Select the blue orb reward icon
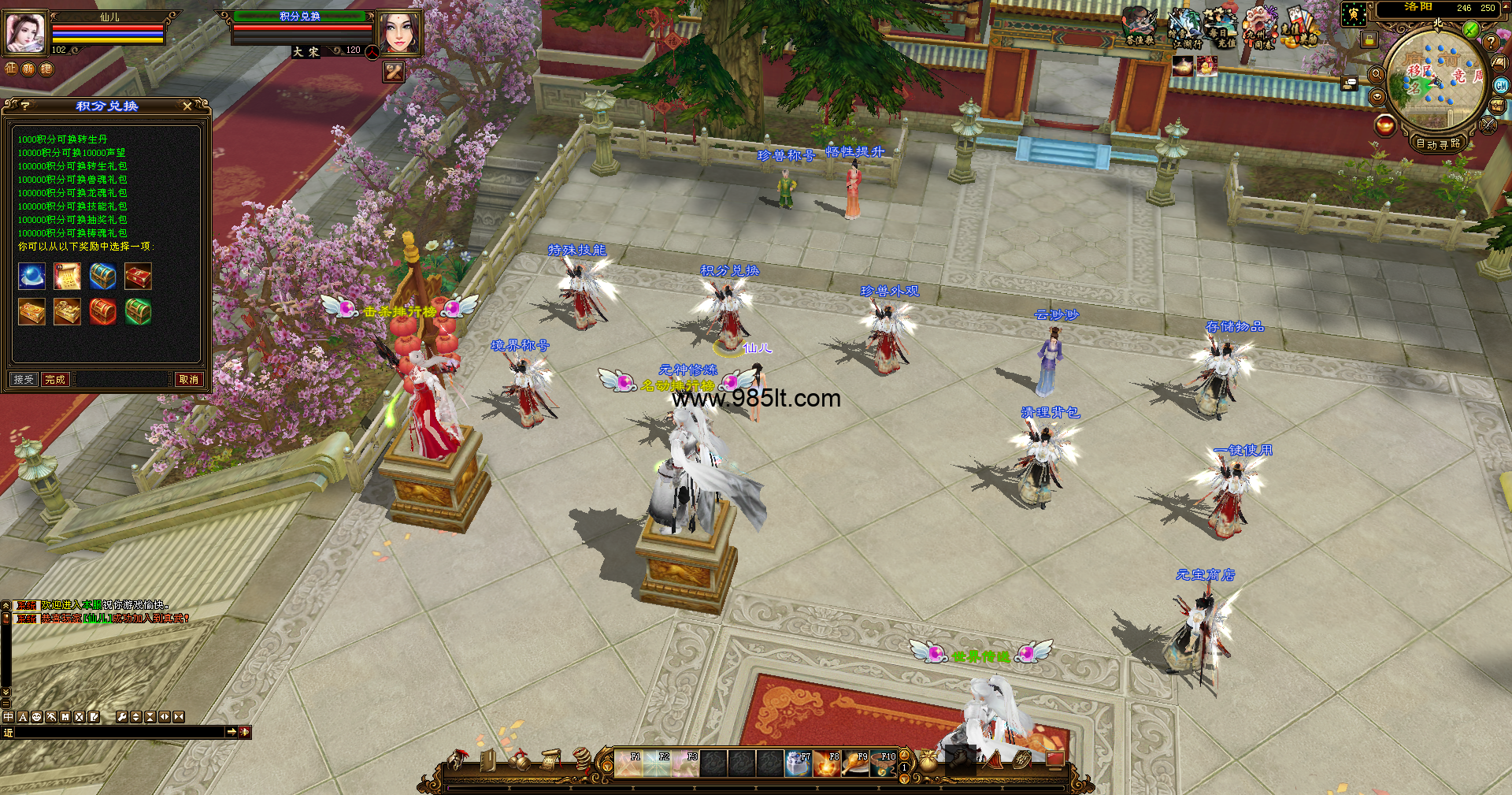1512x795 pixels. (x=31, y=277)
